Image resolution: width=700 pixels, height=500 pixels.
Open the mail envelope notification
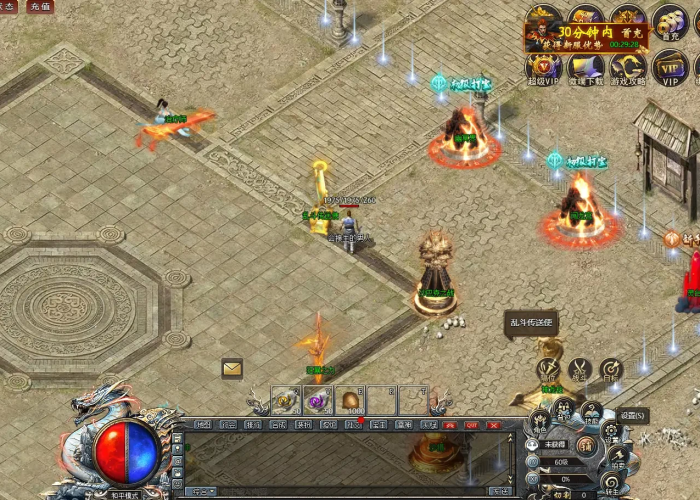(232, 368)
